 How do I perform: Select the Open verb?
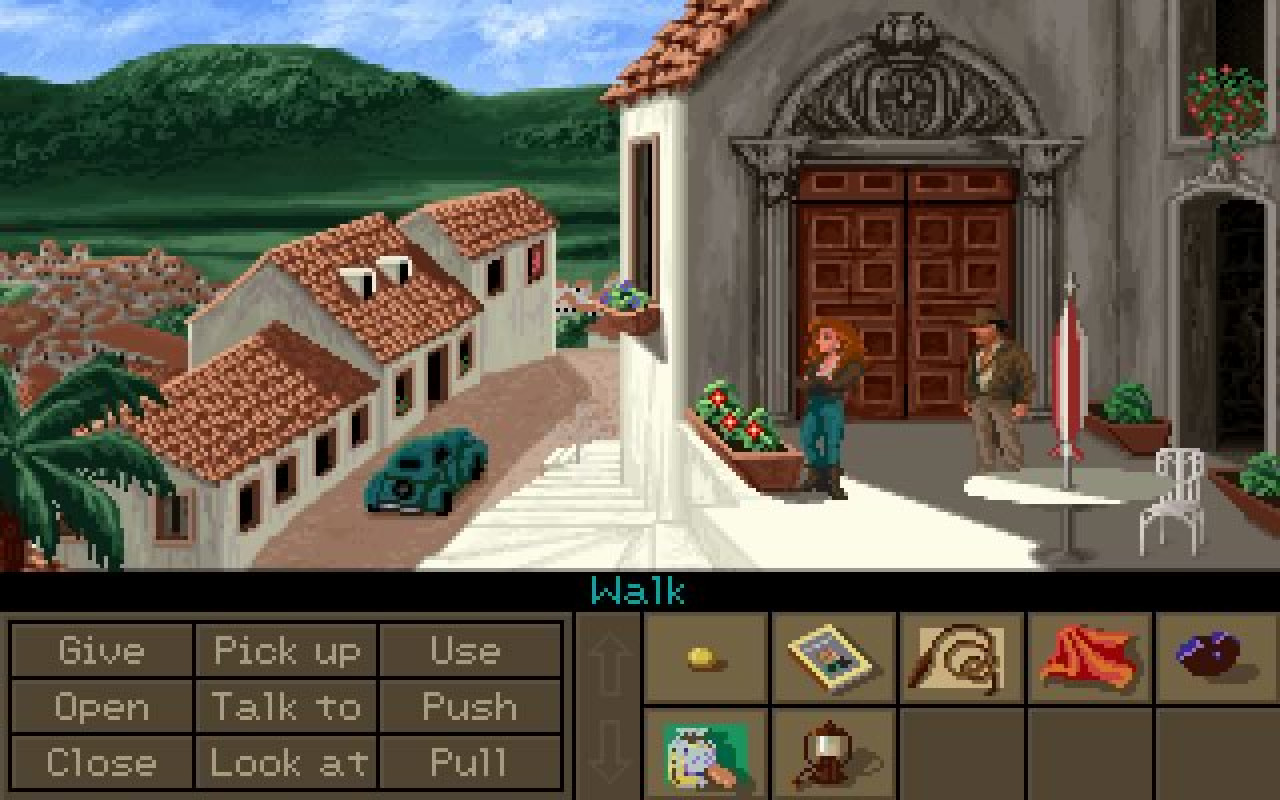[x=100, y=707]
